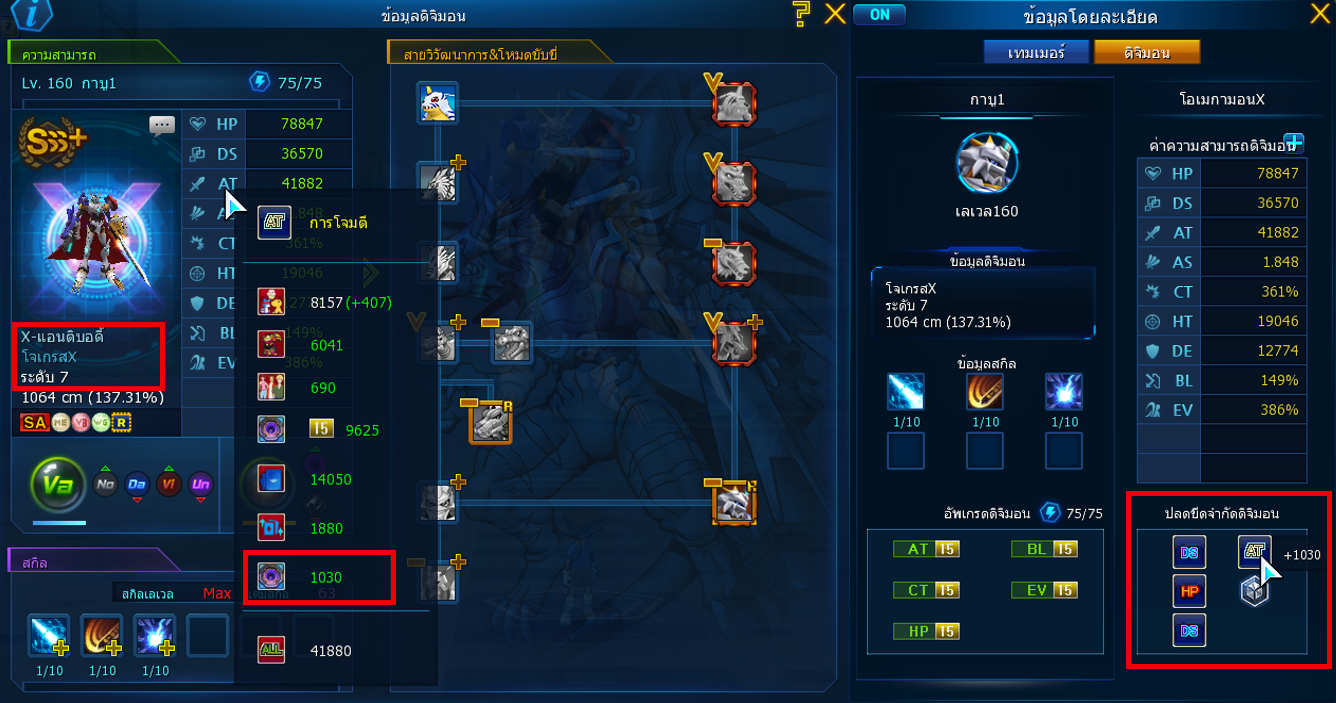1336x703 pixels.
Task: Select the ดิจิมอน tab
Action: coord(1146,52)
